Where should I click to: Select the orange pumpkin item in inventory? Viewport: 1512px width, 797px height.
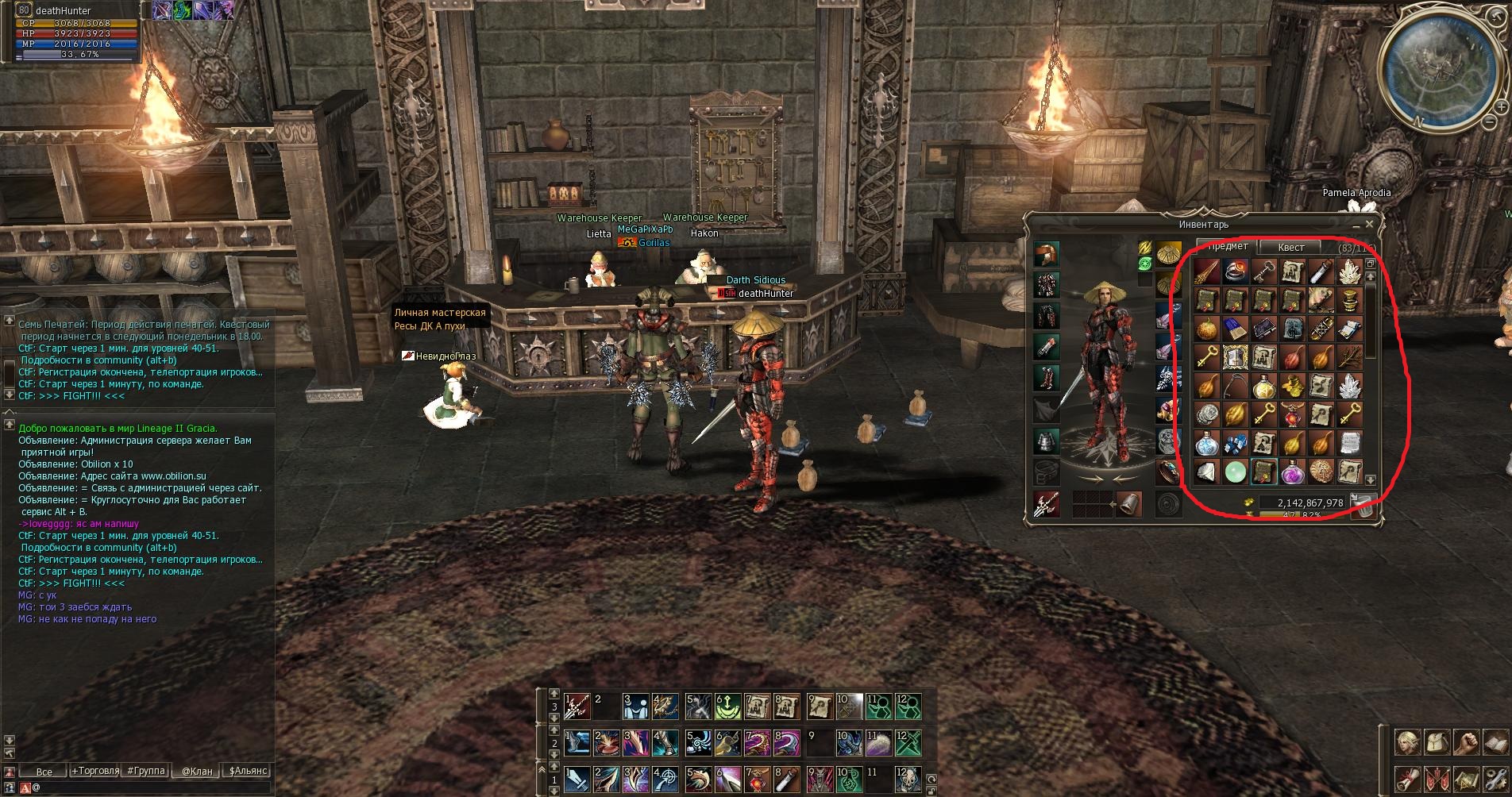point(1206,329)
